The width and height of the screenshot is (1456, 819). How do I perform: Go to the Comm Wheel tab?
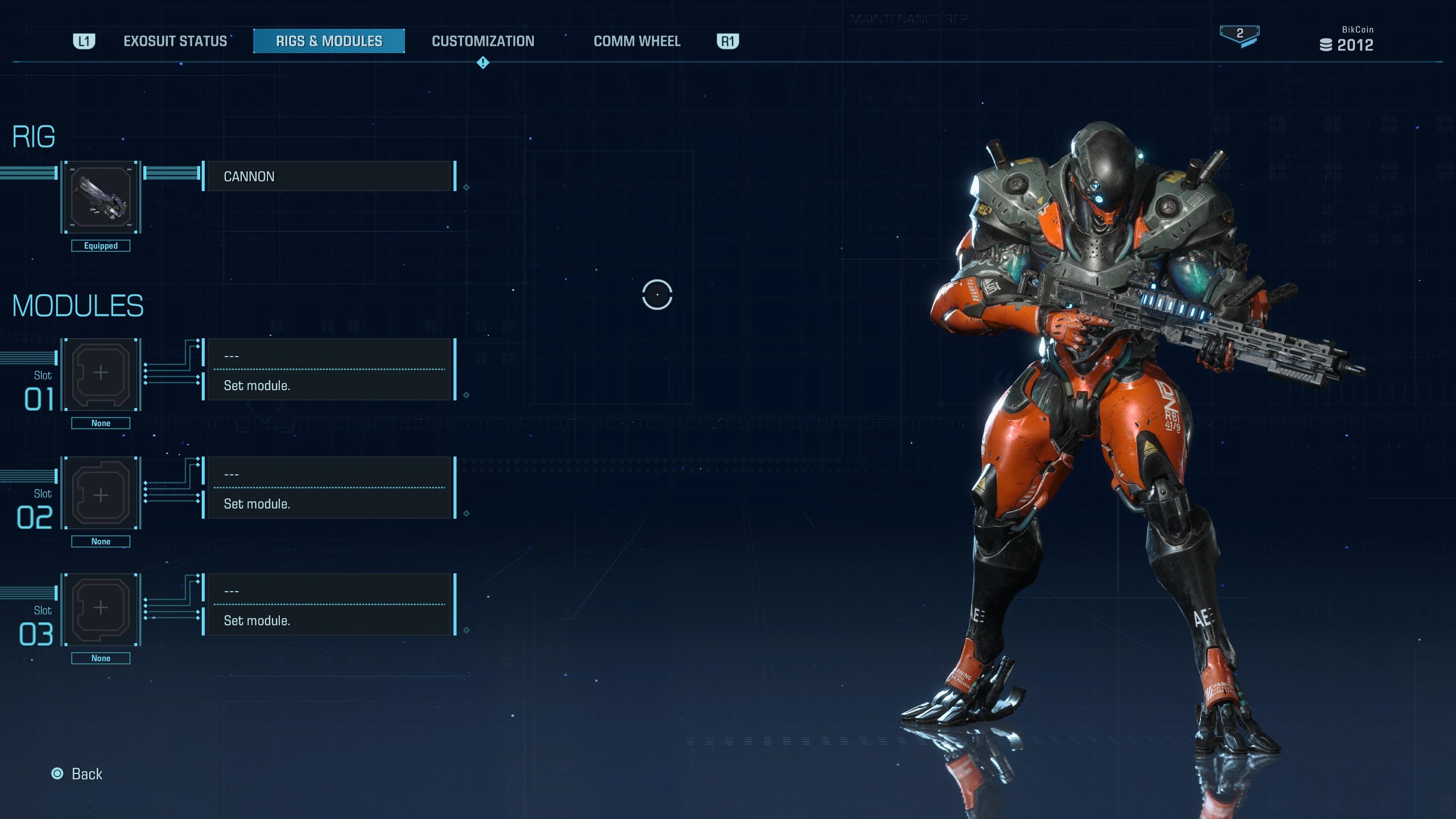coord(637,41)
